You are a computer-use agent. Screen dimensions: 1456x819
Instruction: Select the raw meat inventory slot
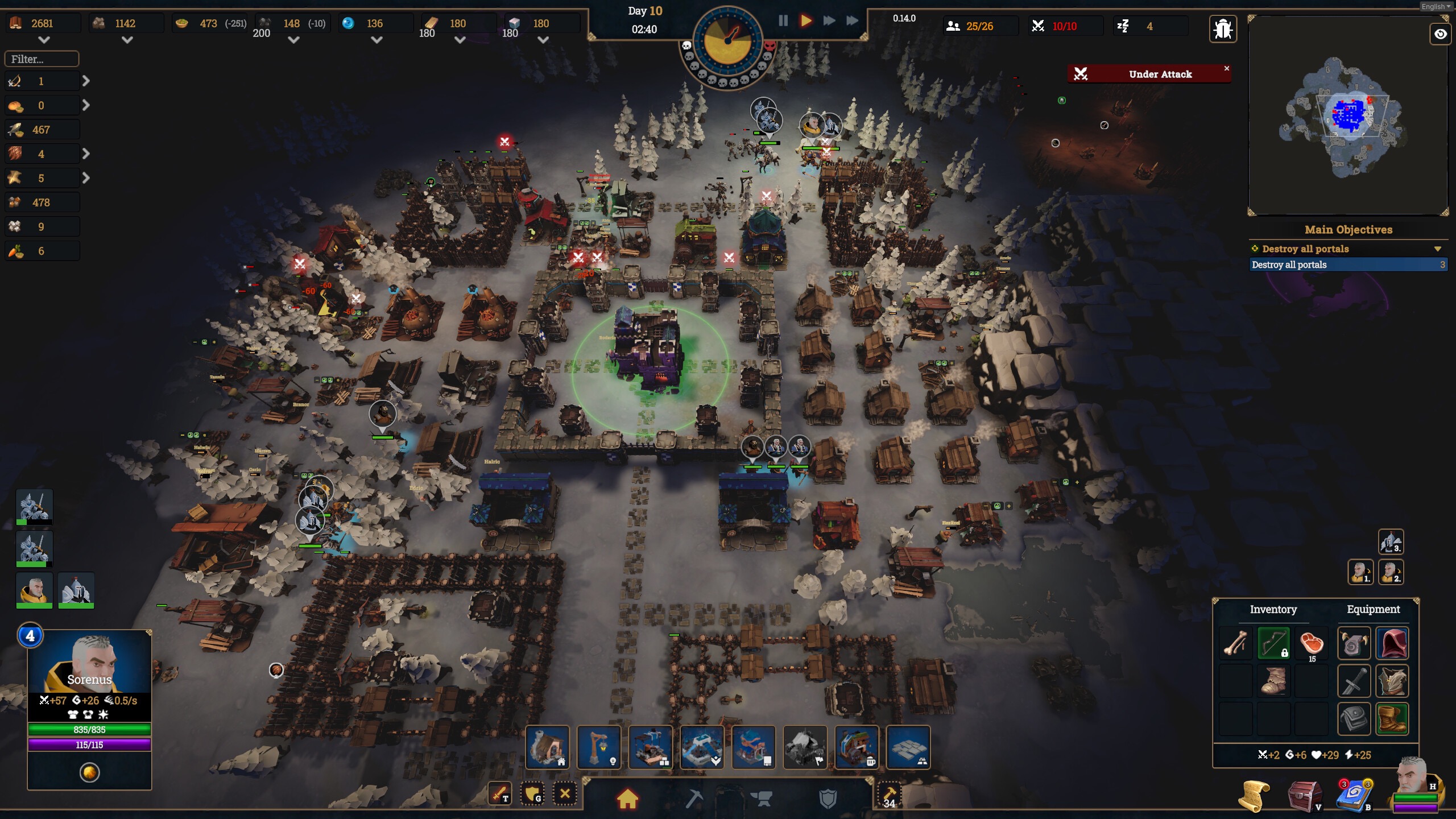pos(1312,644)
